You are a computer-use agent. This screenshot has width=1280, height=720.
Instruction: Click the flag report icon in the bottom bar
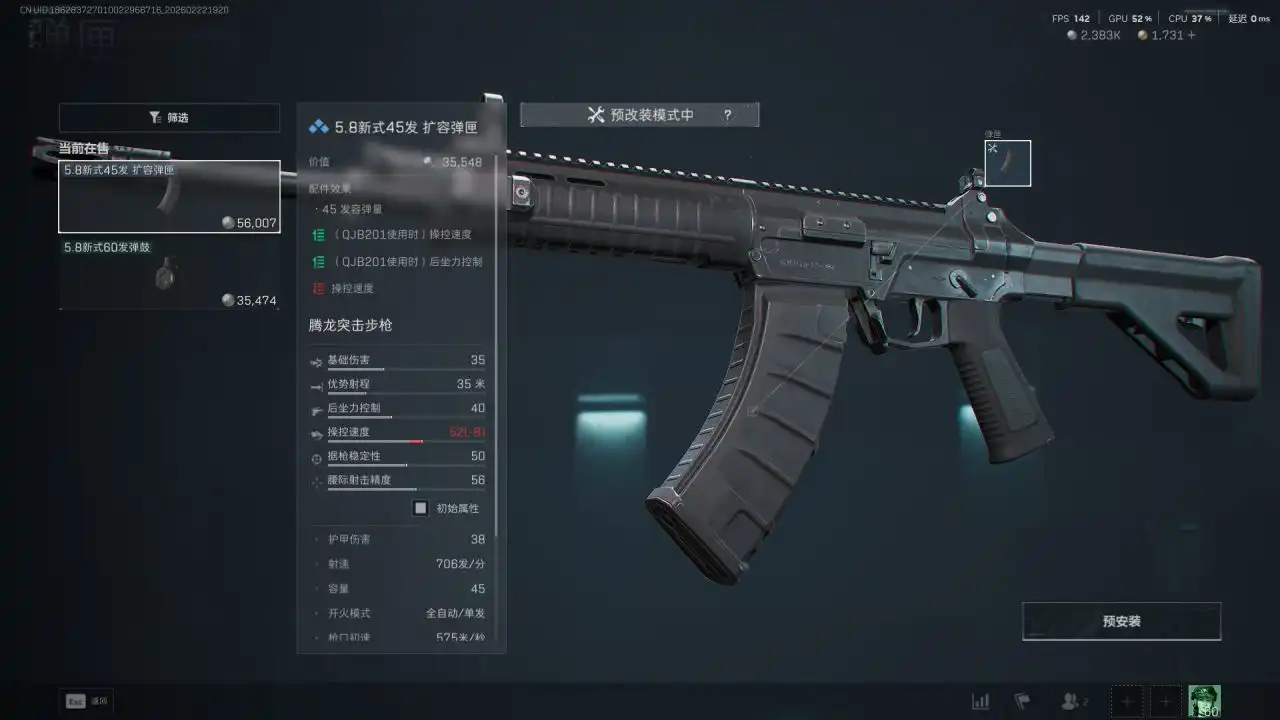pos(1022,701)
